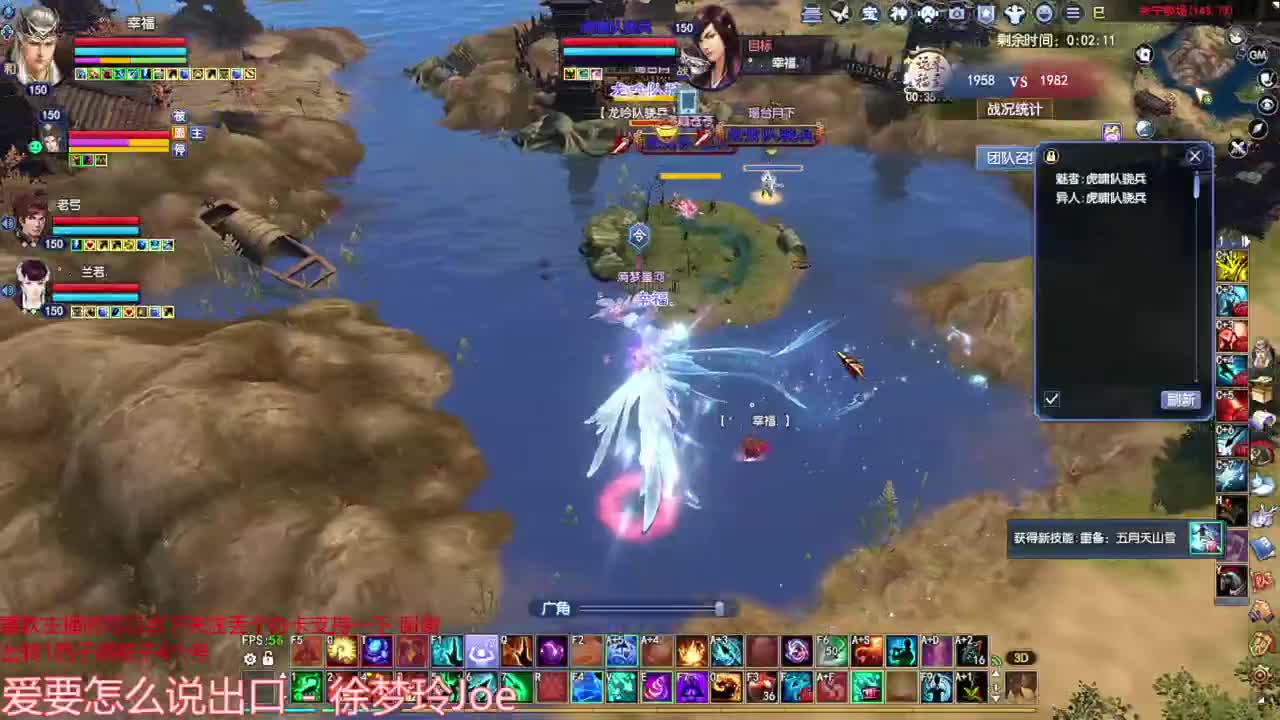Screen dimensions: 1280x720
Task: Click the 刷新 refresh button in the panel
Action: 1180,399
